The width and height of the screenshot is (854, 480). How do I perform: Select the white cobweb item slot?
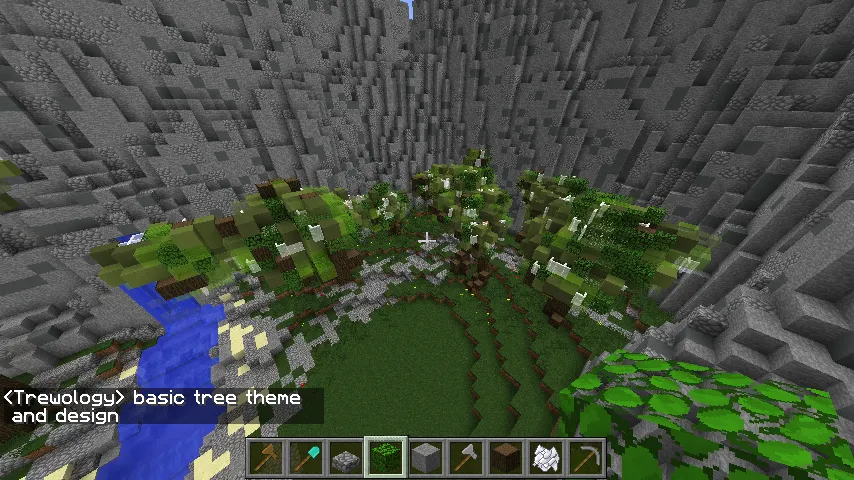point(547,458)
